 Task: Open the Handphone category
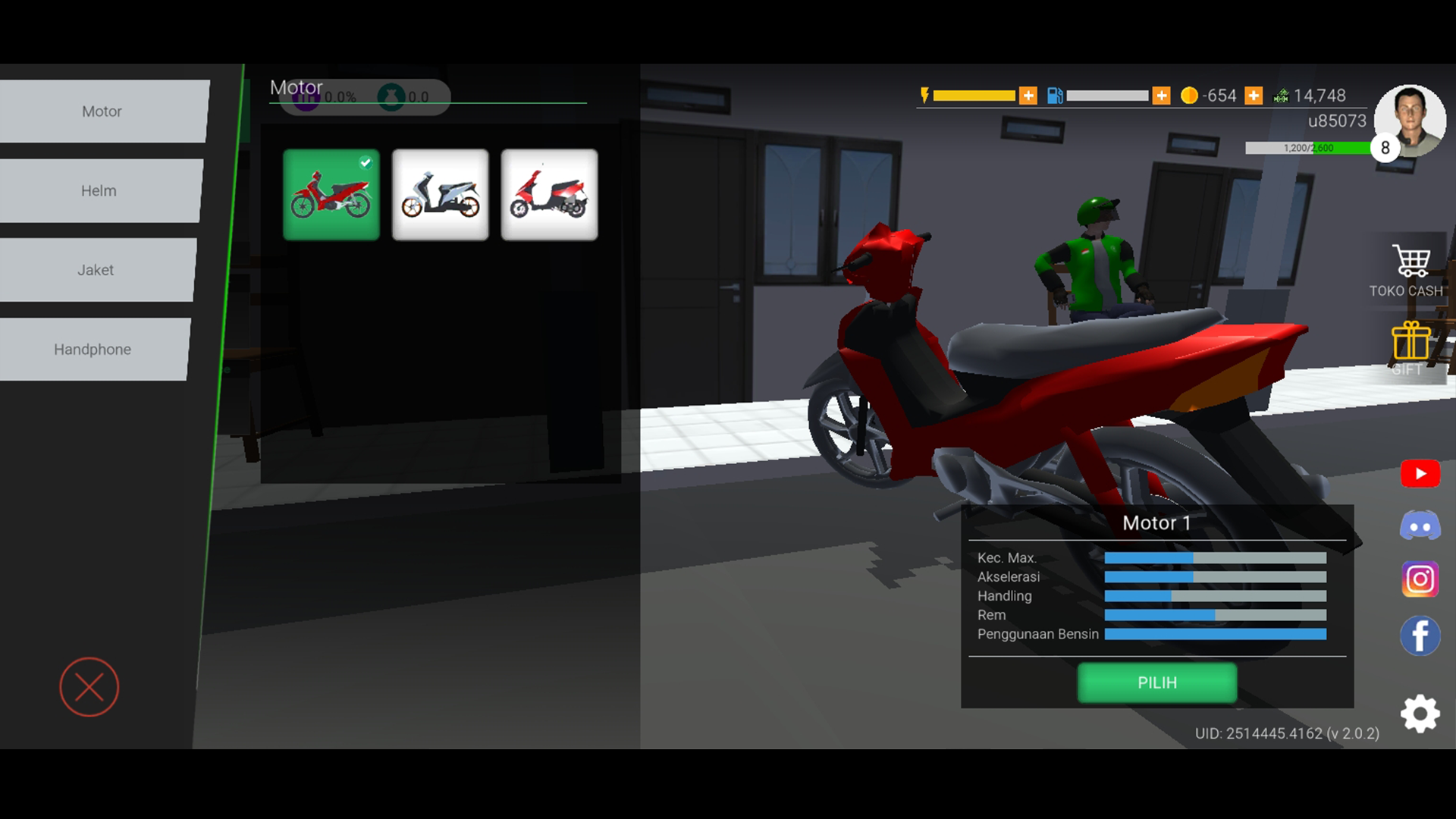click(93, 349)
